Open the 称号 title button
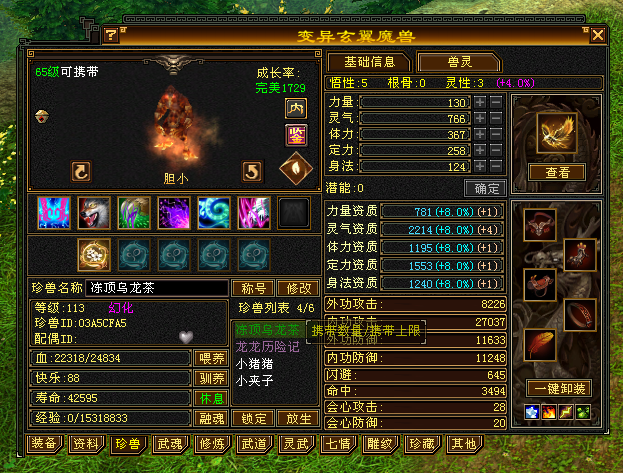The width and height of the screenshot is (623, 473). (255, 288)
